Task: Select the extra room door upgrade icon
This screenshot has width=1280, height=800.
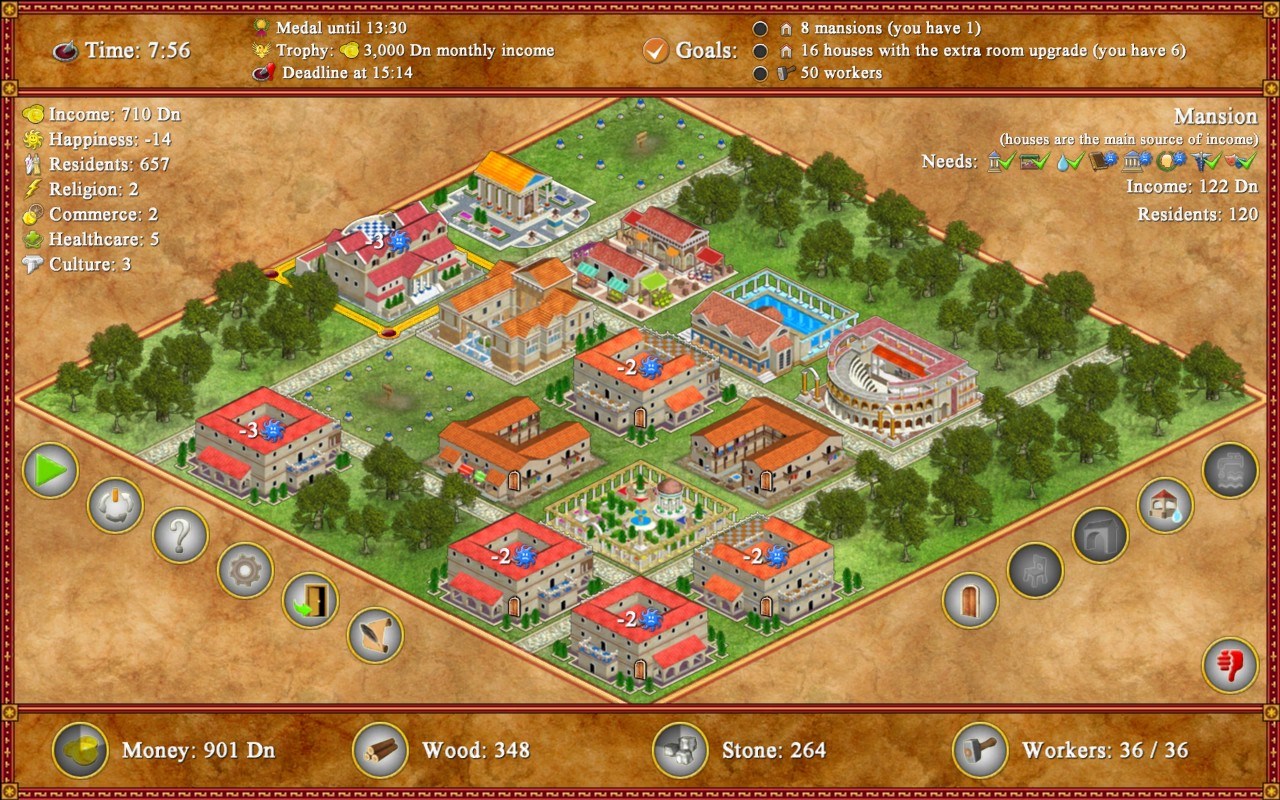Action: 968,601
